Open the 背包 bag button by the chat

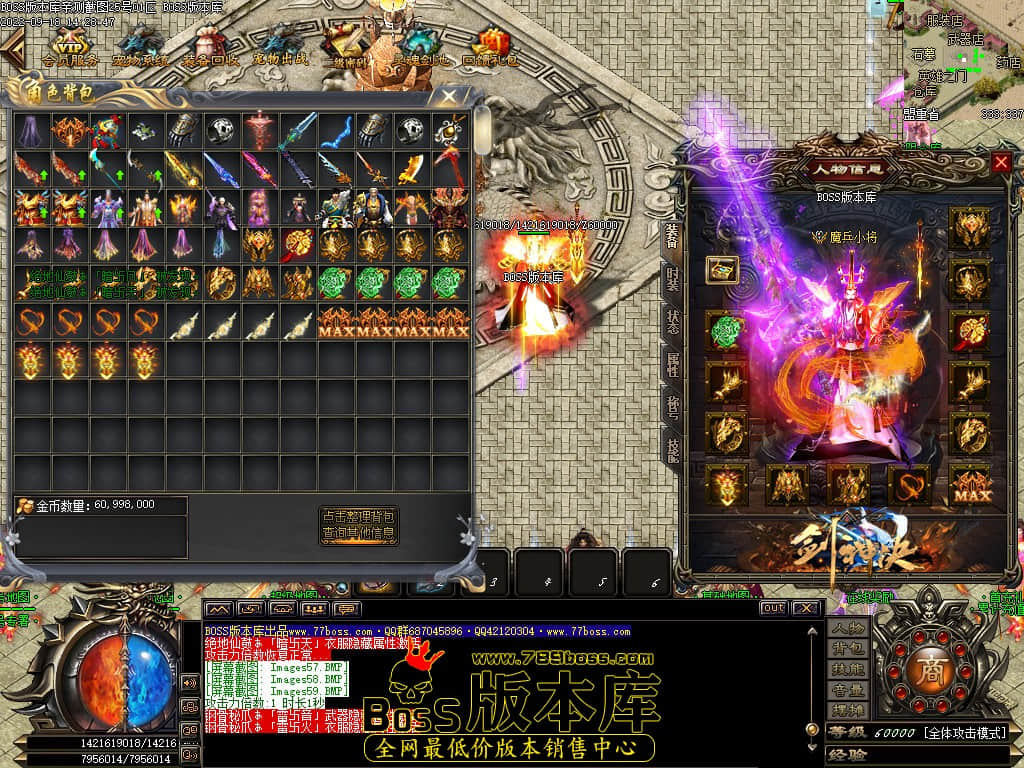pos(846,650)
